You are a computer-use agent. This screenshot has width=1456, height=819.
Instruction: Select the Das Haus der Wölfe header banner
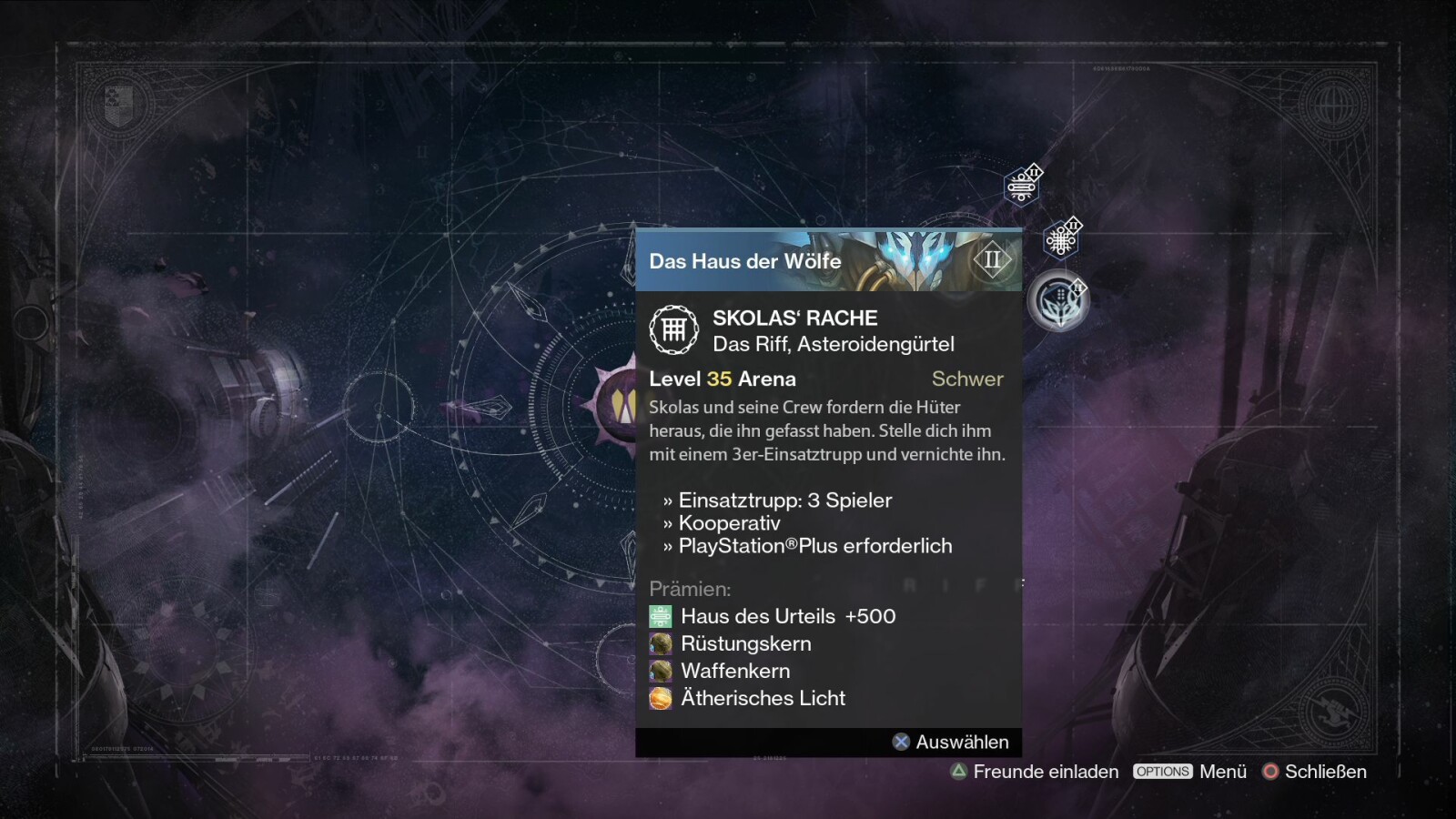(x=746, y=261)
